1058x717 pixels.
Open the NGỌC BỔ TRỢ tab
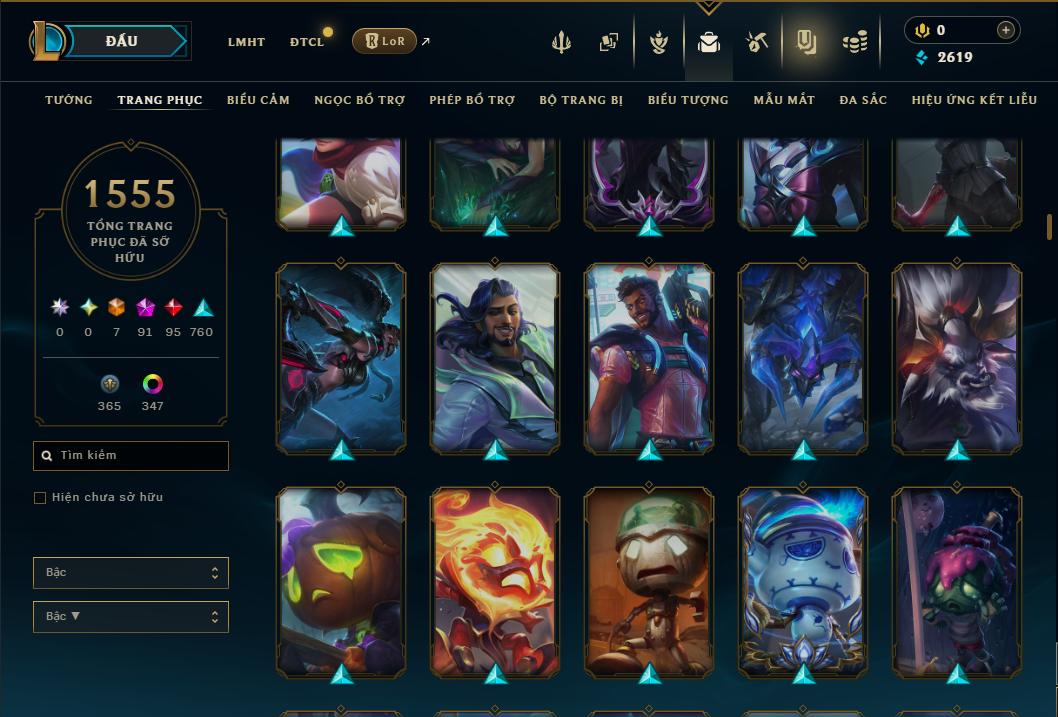(359, 100)
